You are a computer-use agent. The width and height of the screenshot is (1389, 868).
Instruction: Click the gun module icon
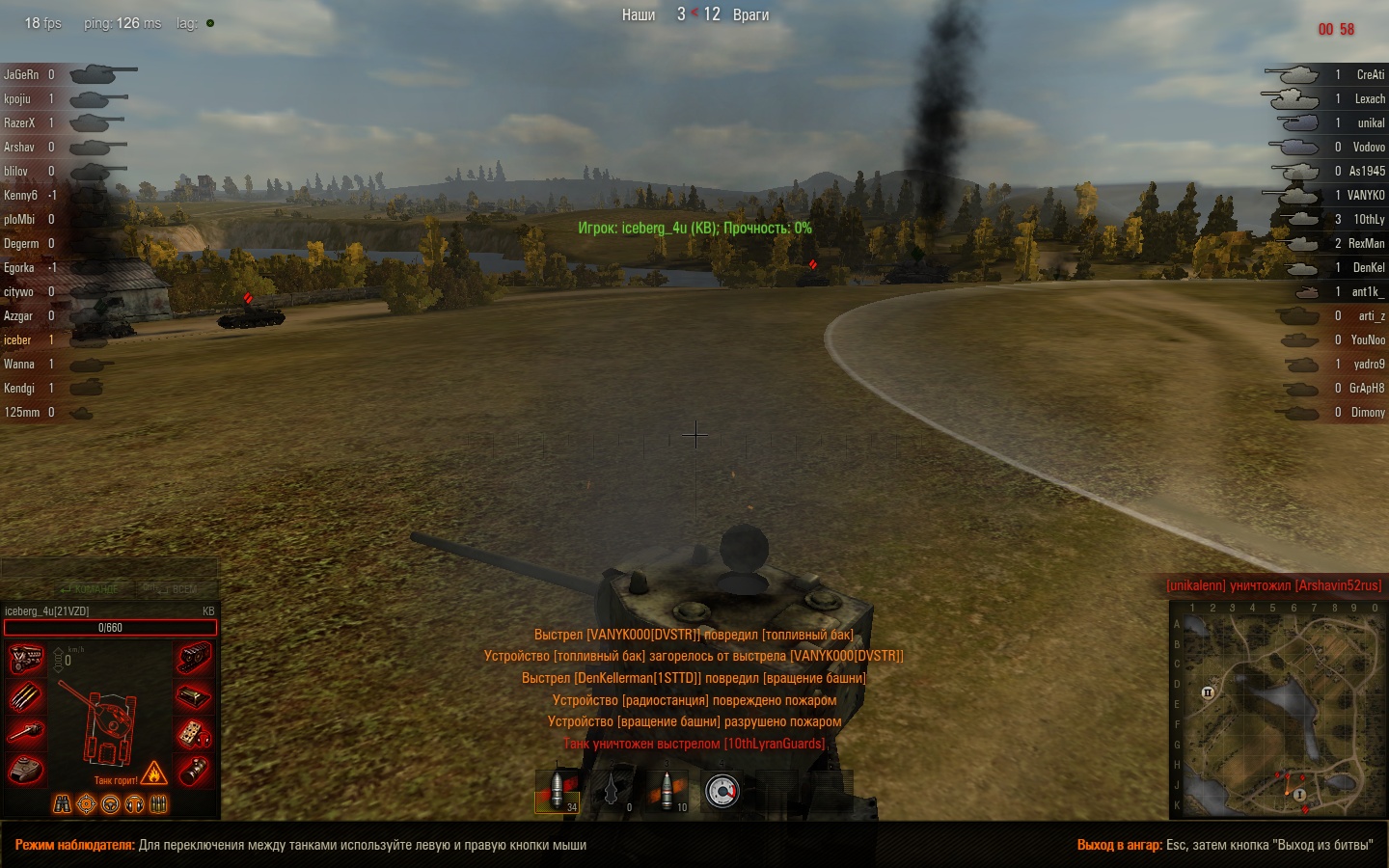(x=26, y=733)
